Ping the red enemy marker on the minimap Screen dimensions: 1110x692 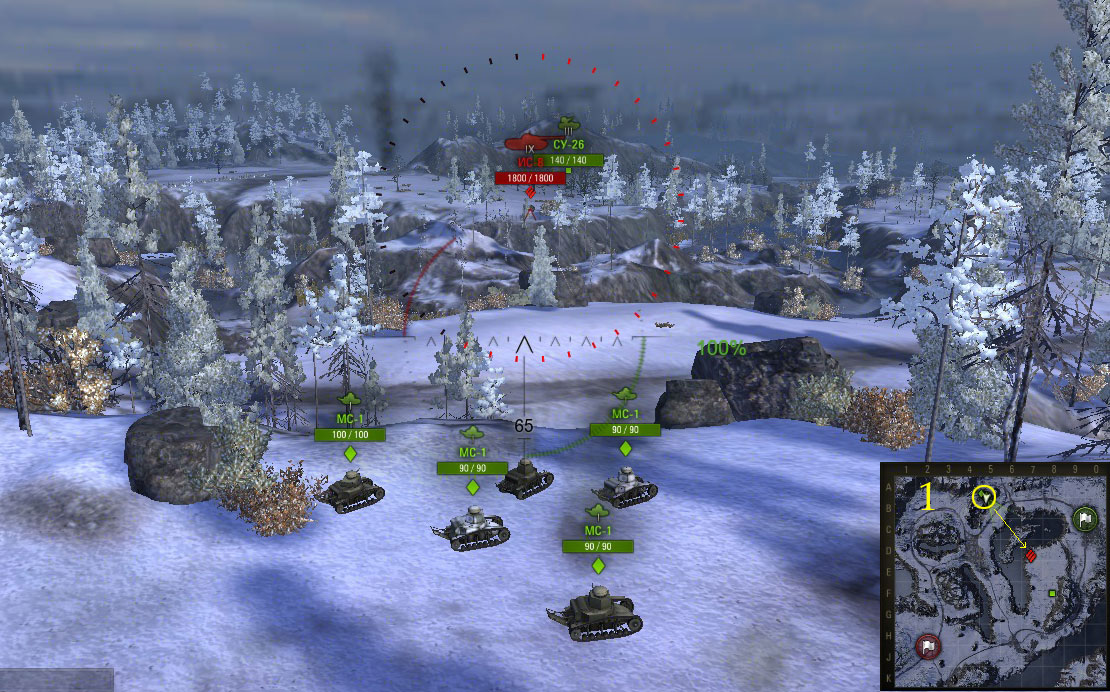[1031, 554]
